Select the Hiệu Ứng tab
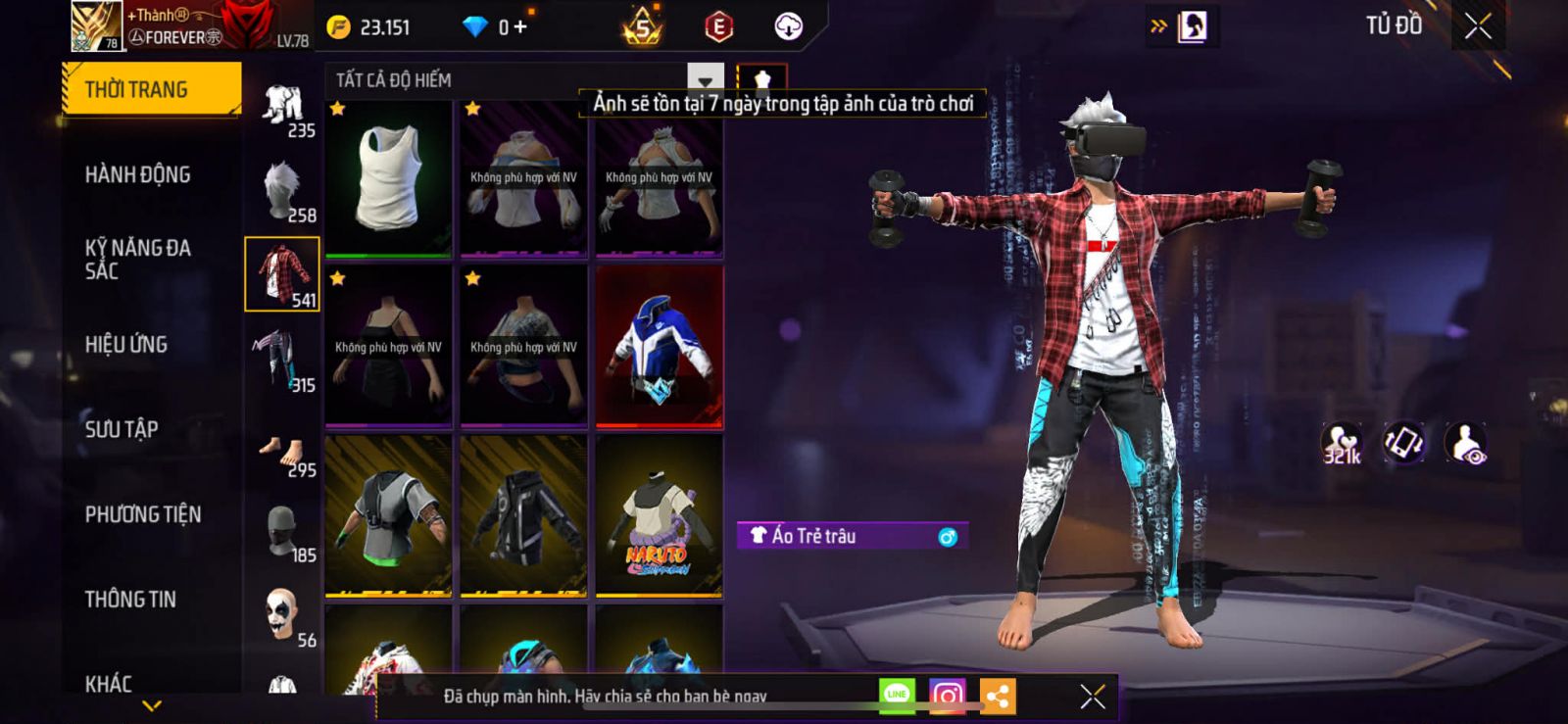1568x724 pixels. [x=126, y=345]
